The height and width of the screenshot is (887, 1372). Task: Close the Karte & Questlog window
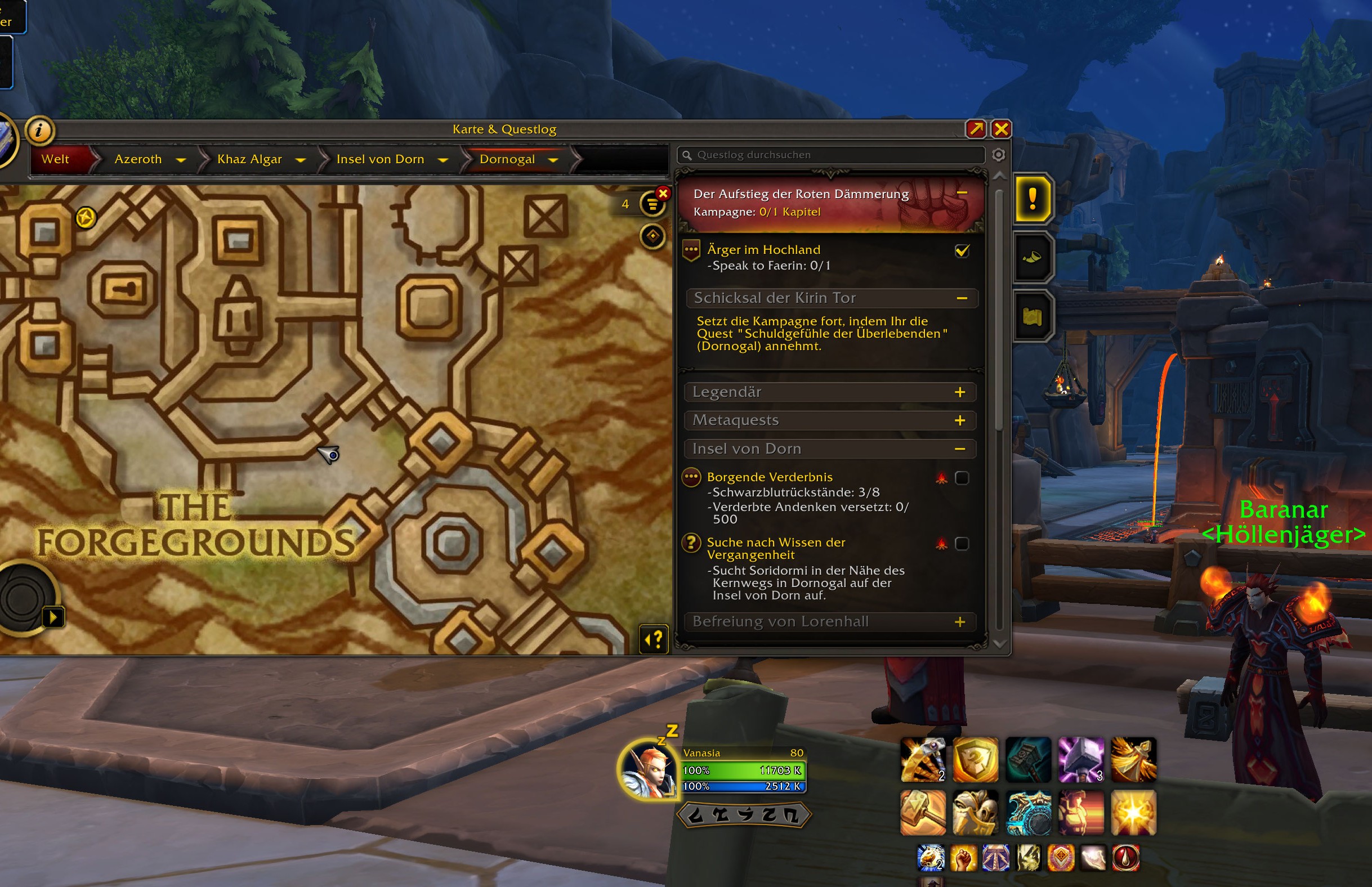point(1001,129)
